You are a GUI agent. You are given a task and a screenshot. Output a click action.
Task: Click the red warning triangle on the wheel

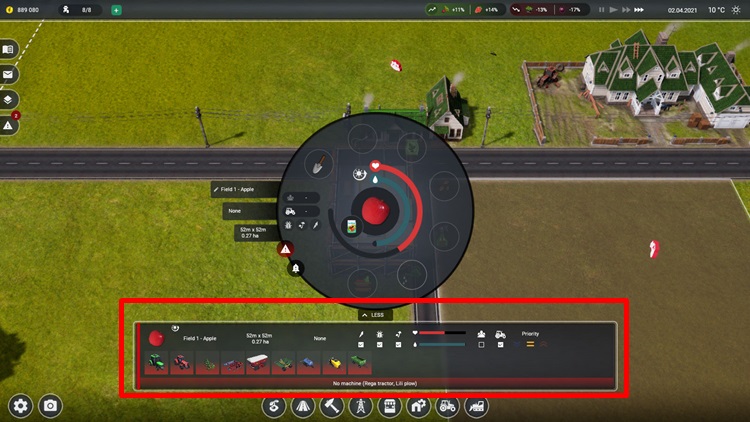tap(286, 249)
